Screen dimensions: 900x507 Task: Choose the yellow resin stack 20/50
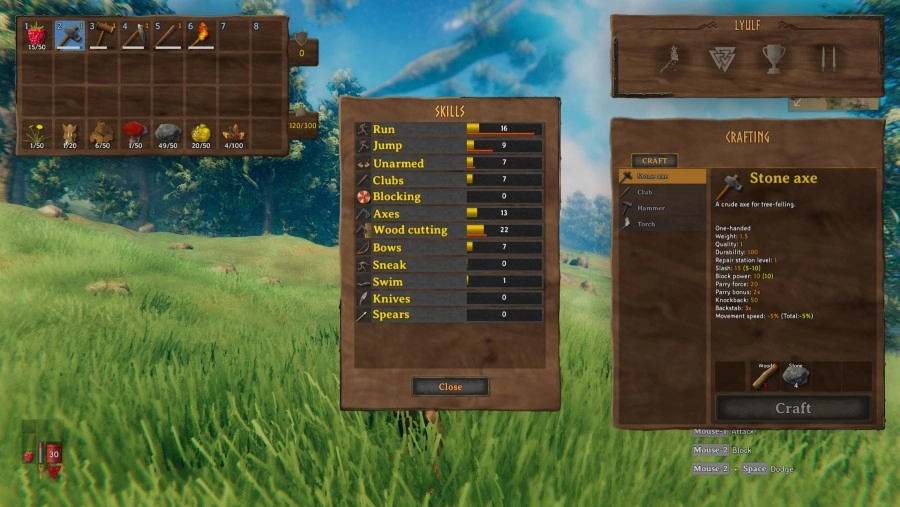201,133
